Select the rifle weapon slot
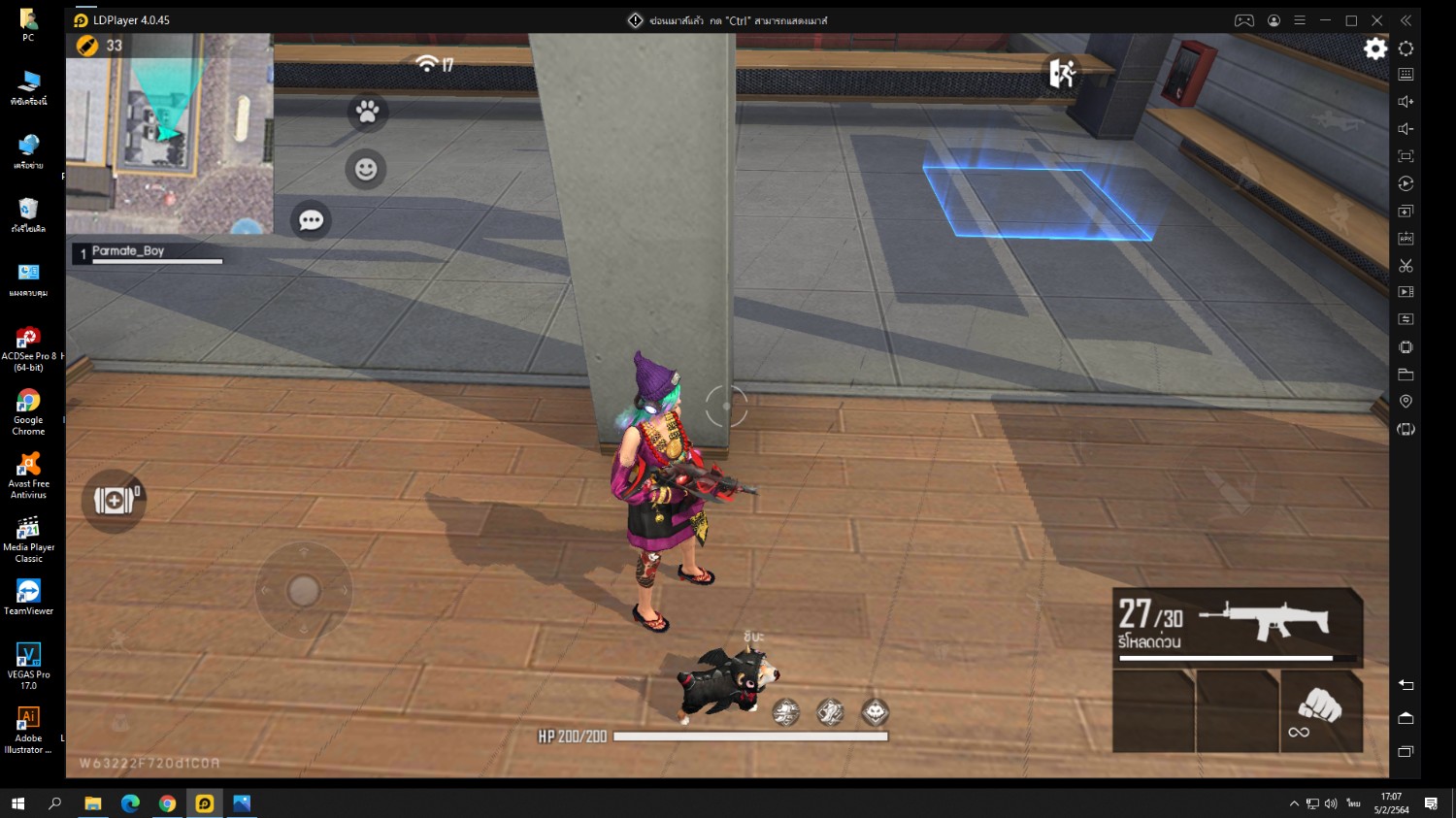This screenshot has height=818, width=1456. 1237,627
